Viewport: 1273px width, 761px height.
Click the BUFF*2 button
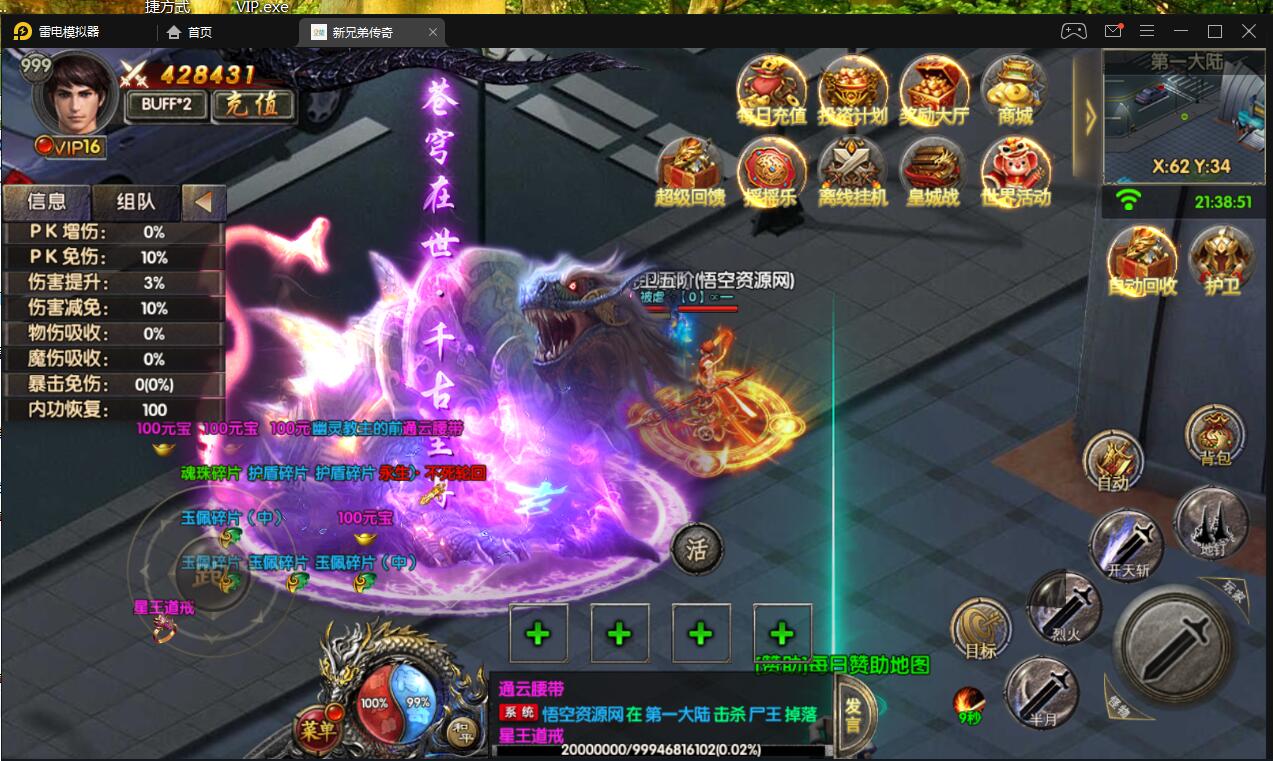(x=166, y=105)
